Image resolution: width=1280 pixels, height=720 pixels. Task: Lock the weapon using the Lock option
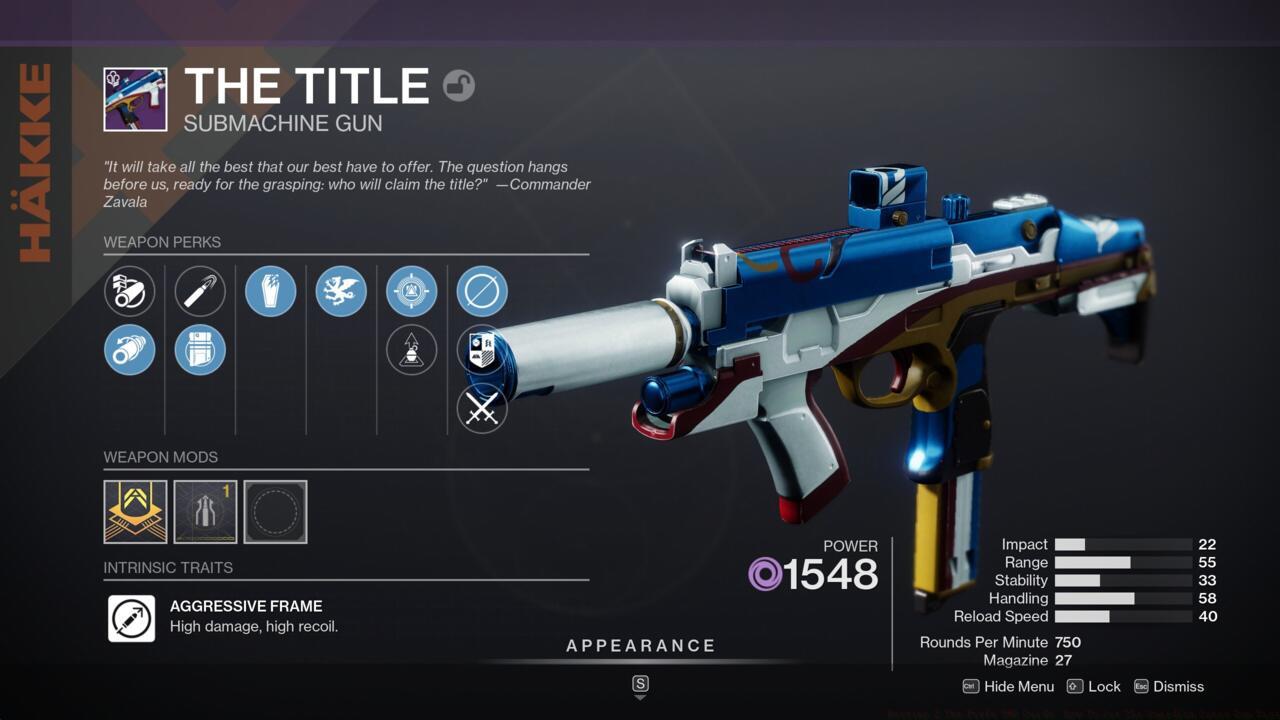[1094, 686]
